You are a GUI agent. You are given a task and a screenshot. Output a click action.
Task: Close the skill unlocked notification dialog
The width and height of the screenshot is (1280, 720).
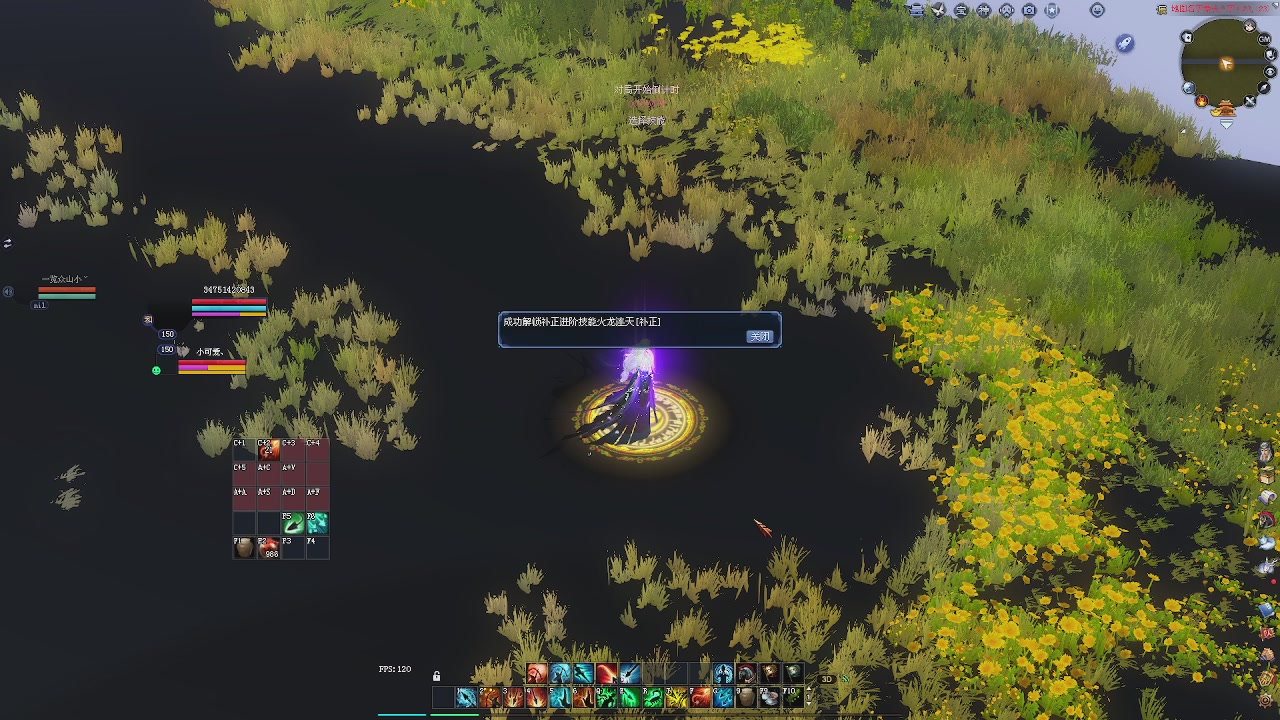760,337
